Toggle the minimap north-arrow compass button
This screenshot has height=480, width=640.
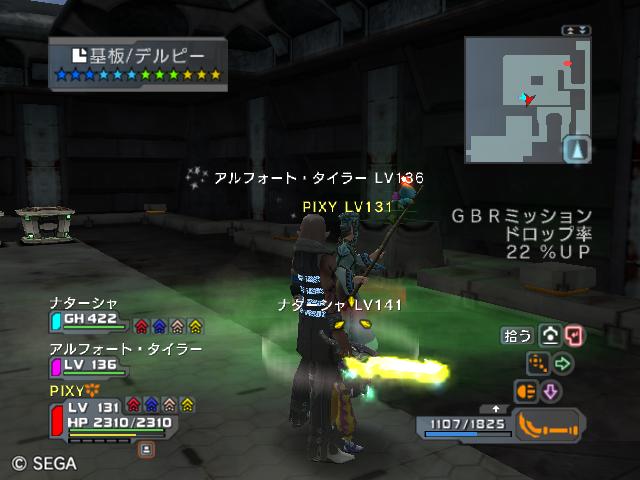pyautogui.click(x=577, y=149)
